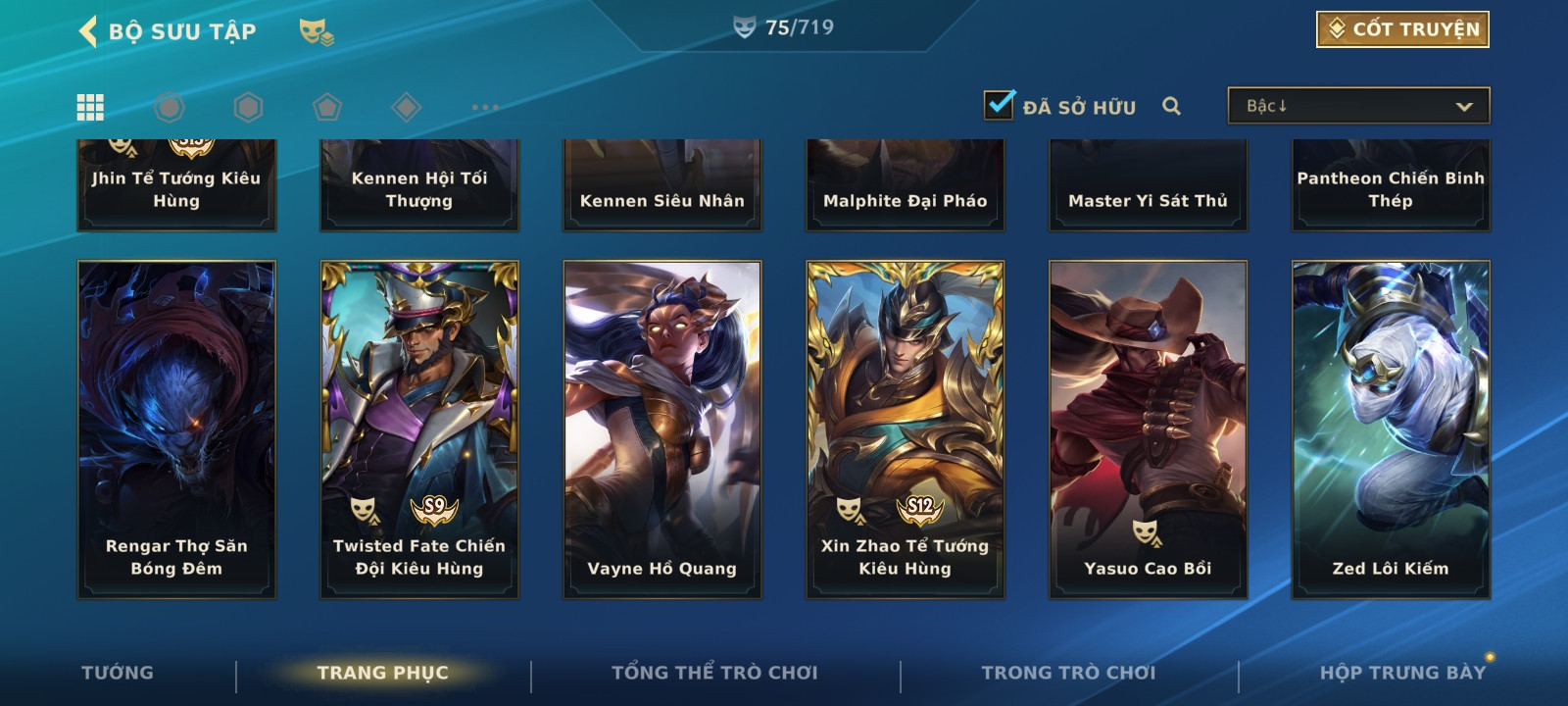Switch to the Tướng tab

click(x=118, y=673)
